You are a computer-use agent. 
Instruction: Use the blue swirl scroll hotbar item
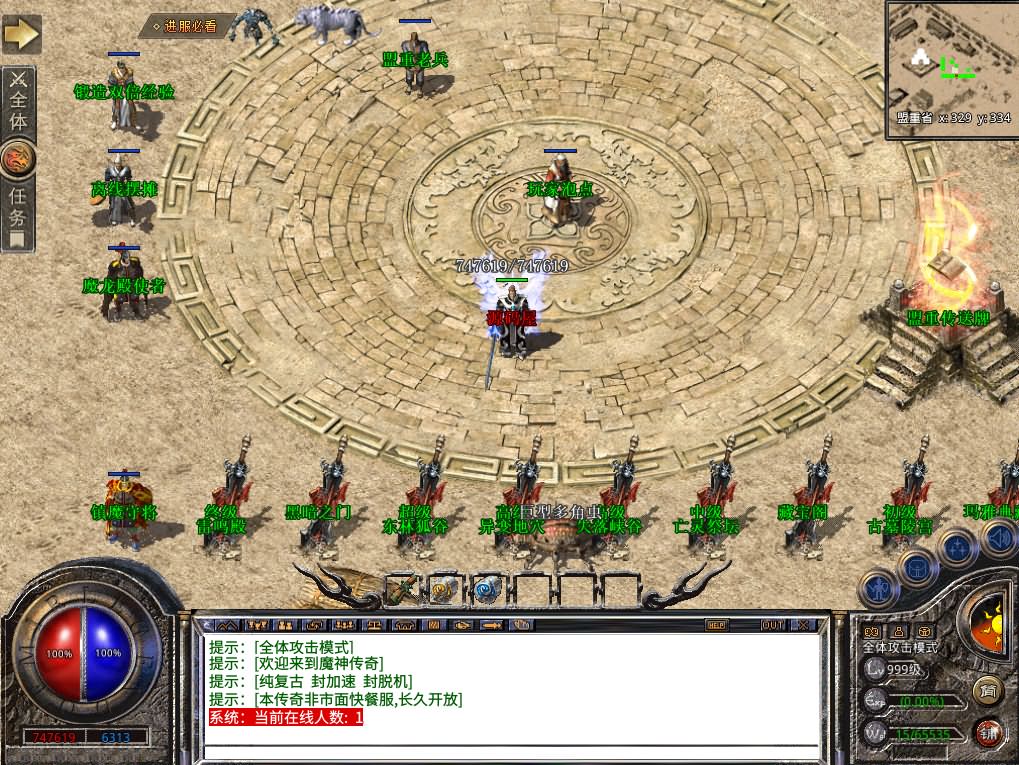coord(489,590)
